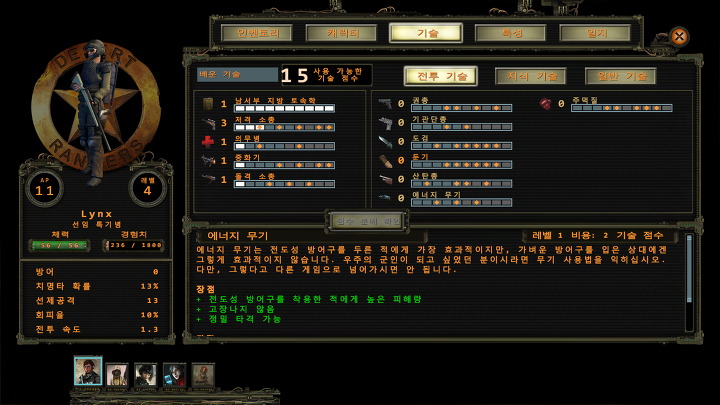Choose the 중화기 skill
This screenshot has height=405, width=720.
coord(270,160)
